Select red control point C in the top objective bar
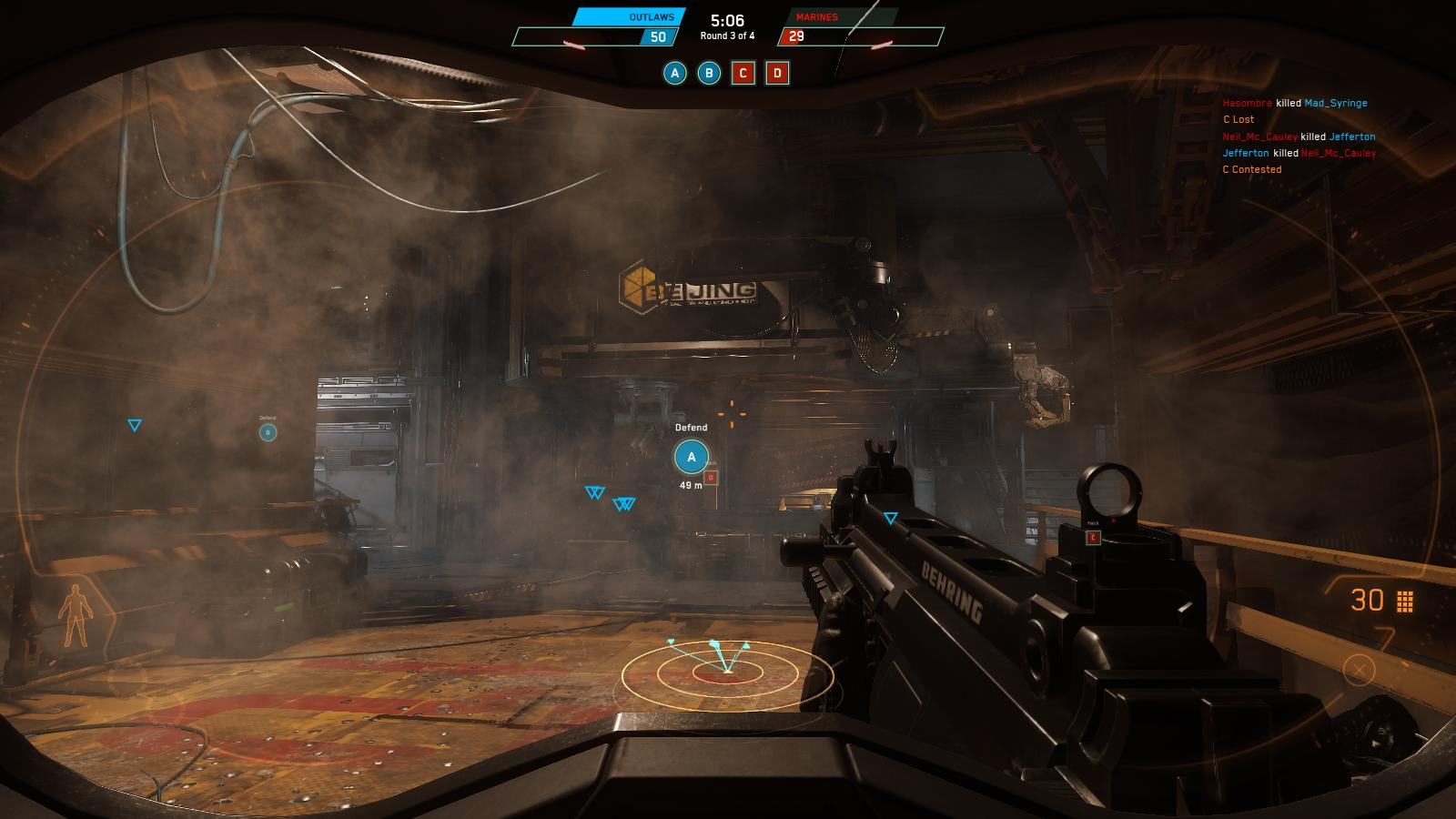This screenshot has width=1456, height=819. (x=743, y=74)
